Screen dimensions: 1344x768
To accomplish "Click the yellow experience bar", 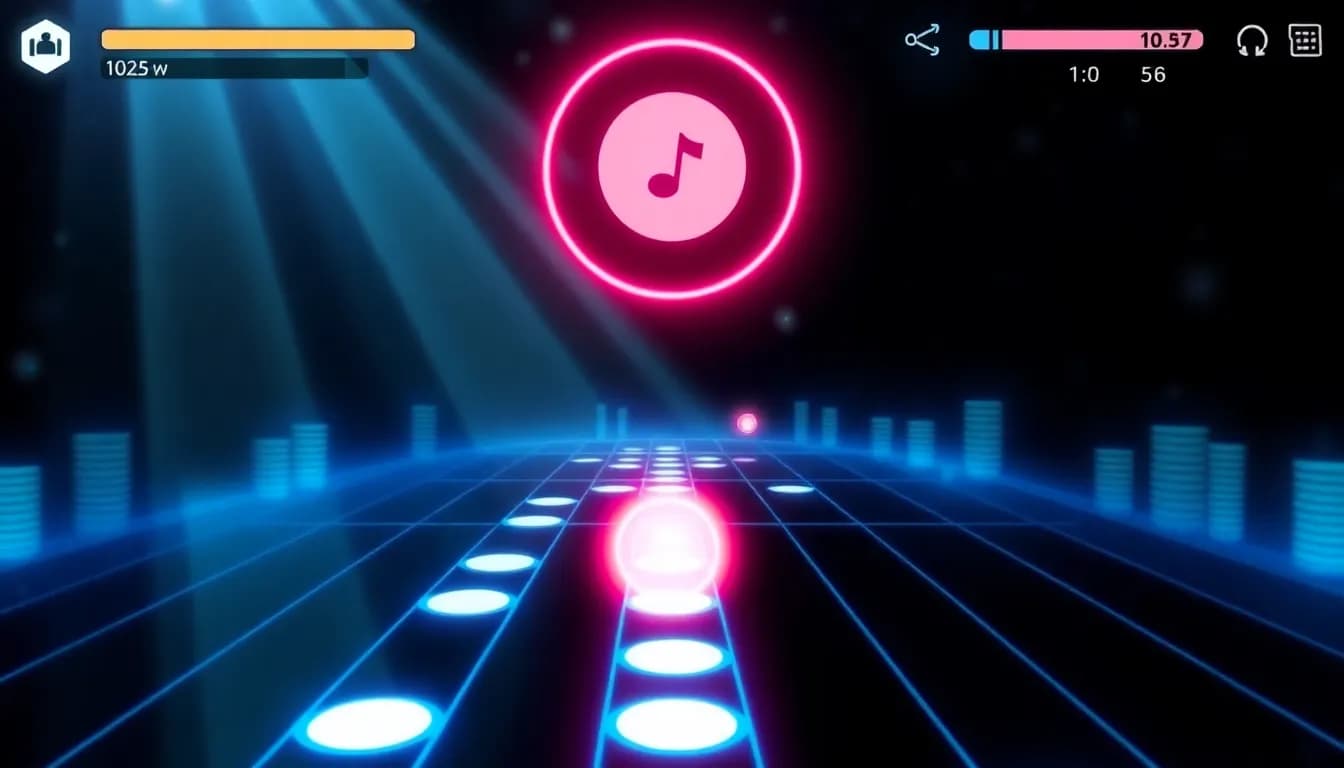I will pyautogui.click(x=257, y=39).
